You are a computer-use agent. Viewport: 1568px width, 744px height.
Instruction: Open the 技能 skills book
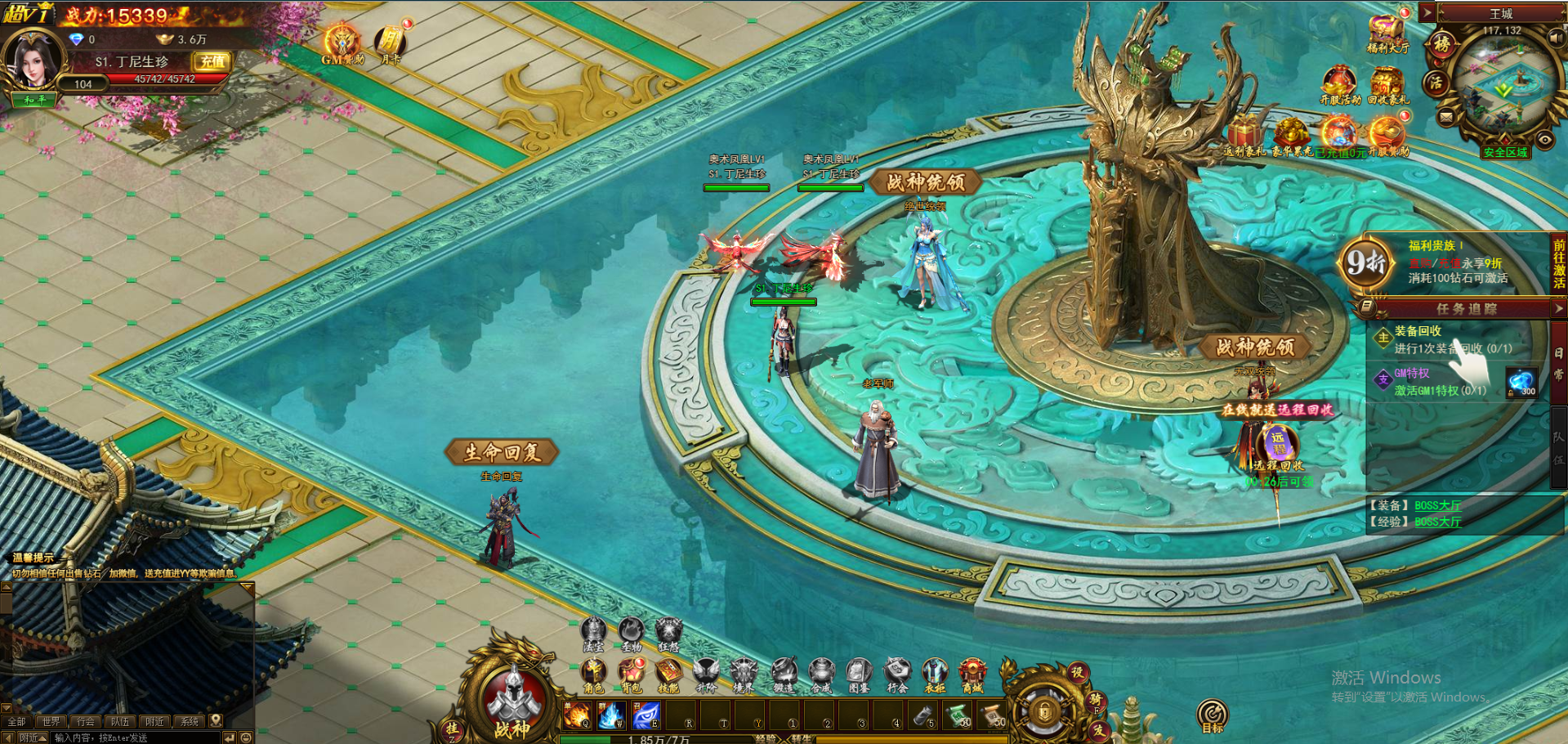click(x=668, y=674)
